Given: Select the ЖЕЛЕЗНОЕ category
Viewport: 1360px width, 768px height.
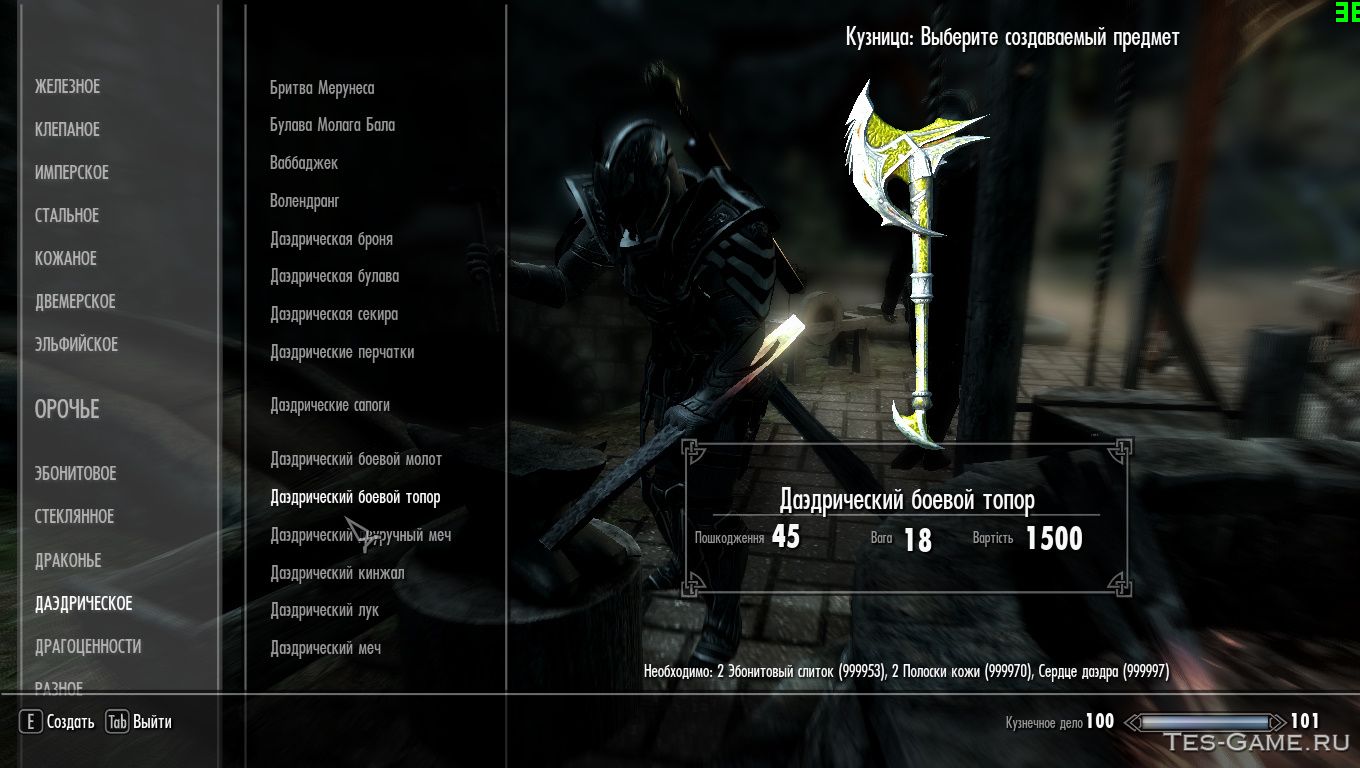Looking at the screenshot, I should tap(68, 87).
